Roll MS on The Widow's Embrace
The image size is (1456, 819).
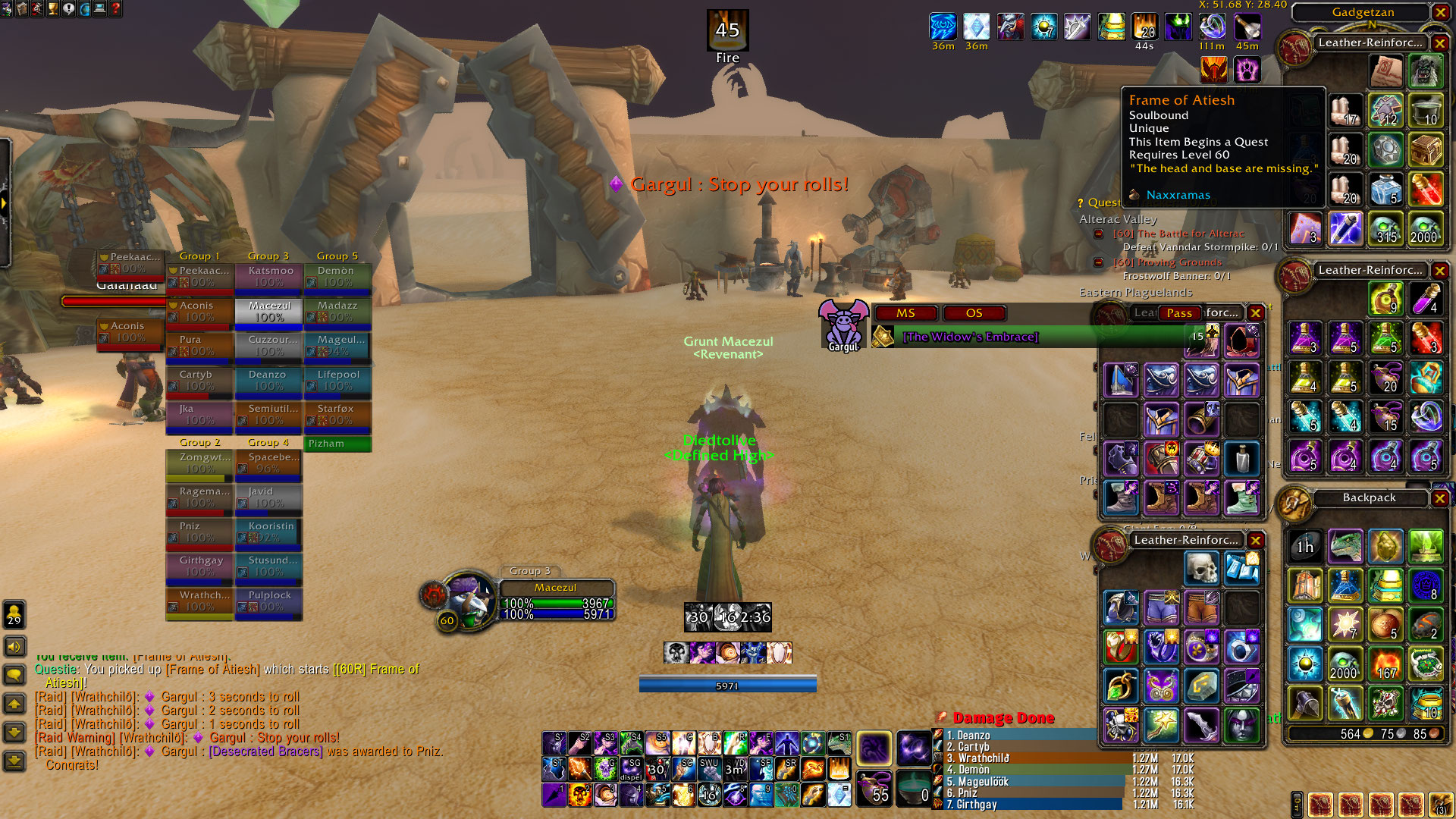pos(905,313)
